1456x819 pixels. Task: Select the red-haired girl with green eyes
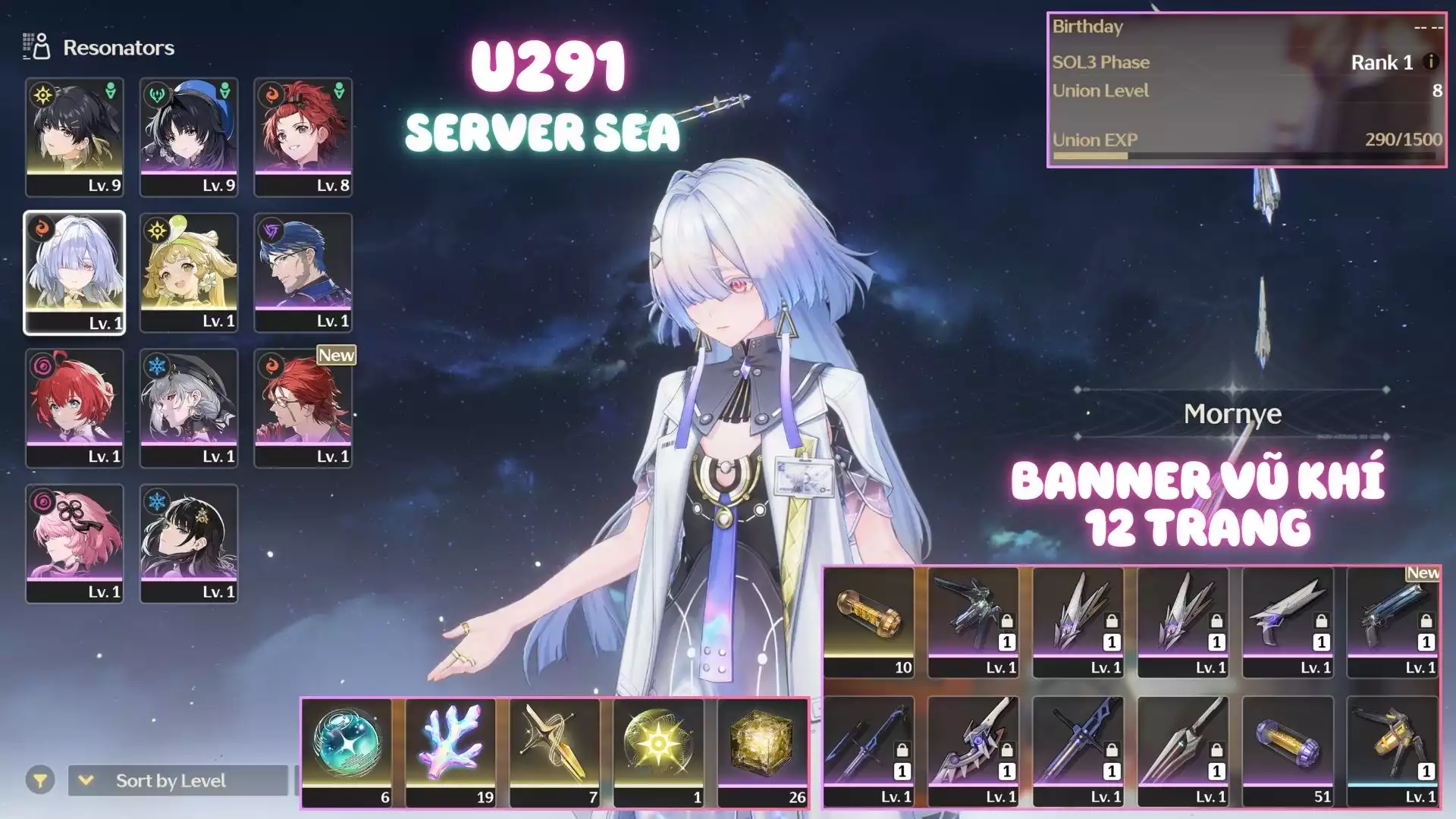(x=74, y=407)
